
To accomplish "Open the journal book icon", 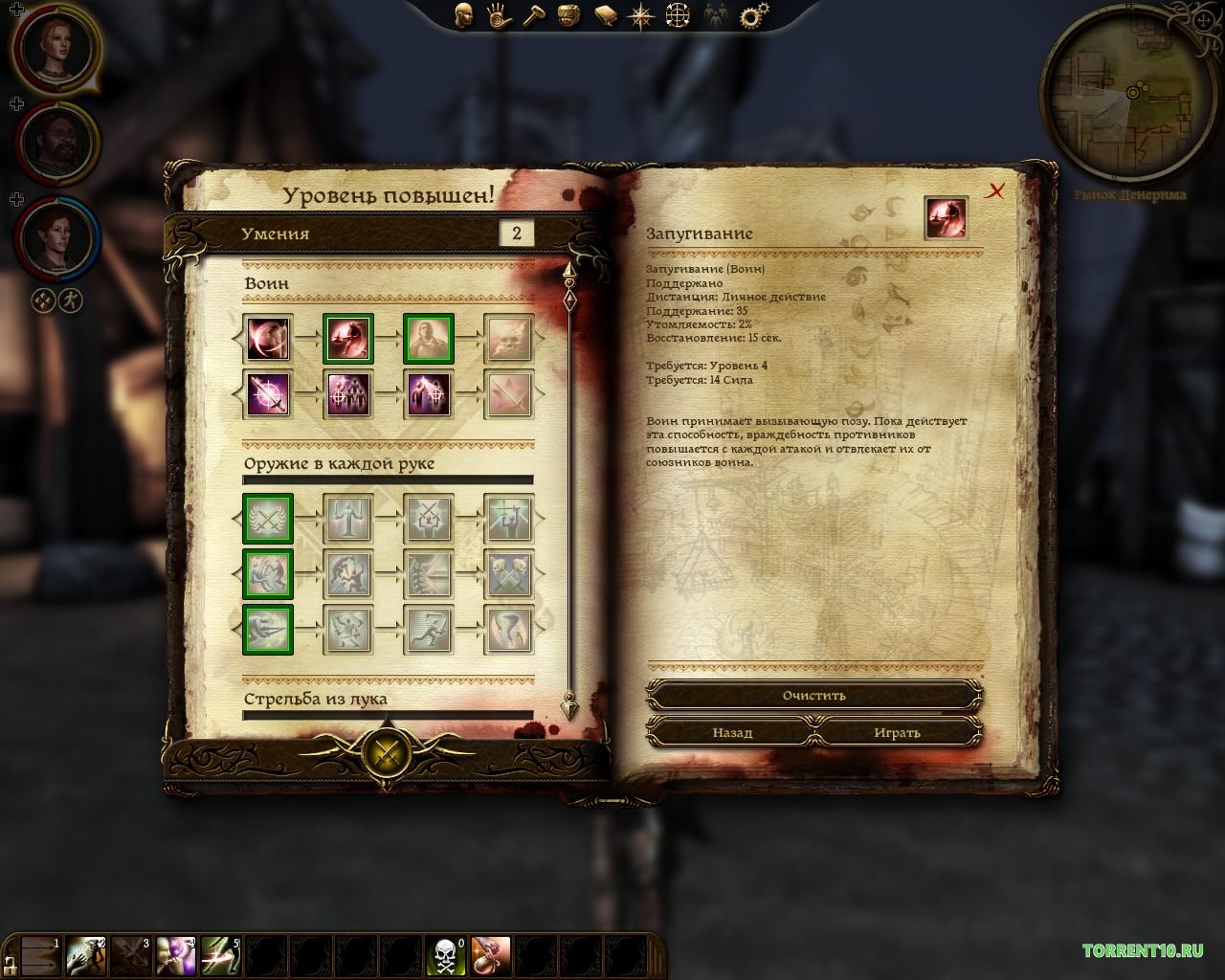I will [x=605, y=15].
